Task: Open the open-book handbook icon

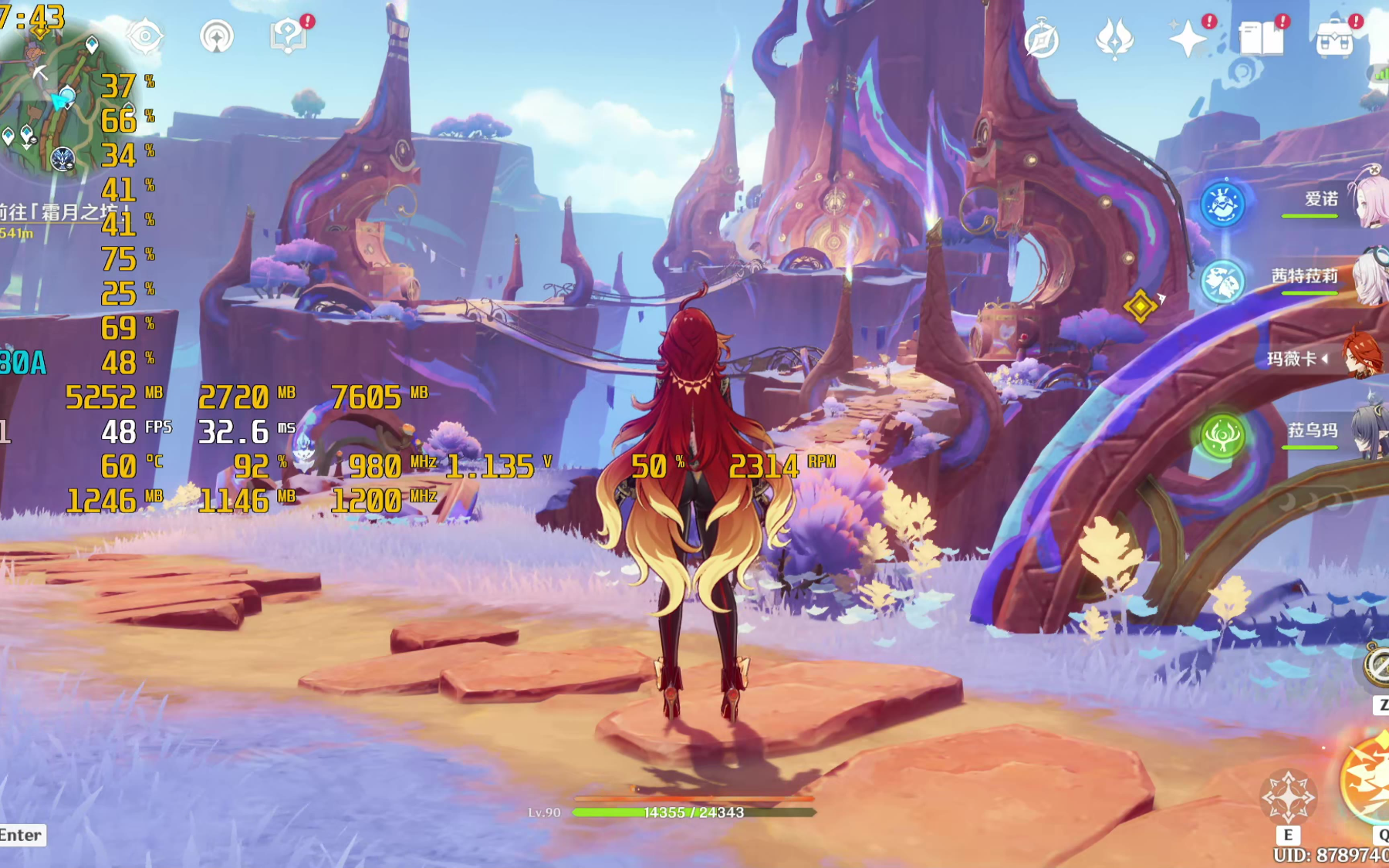Action: tap(1260, 39)
